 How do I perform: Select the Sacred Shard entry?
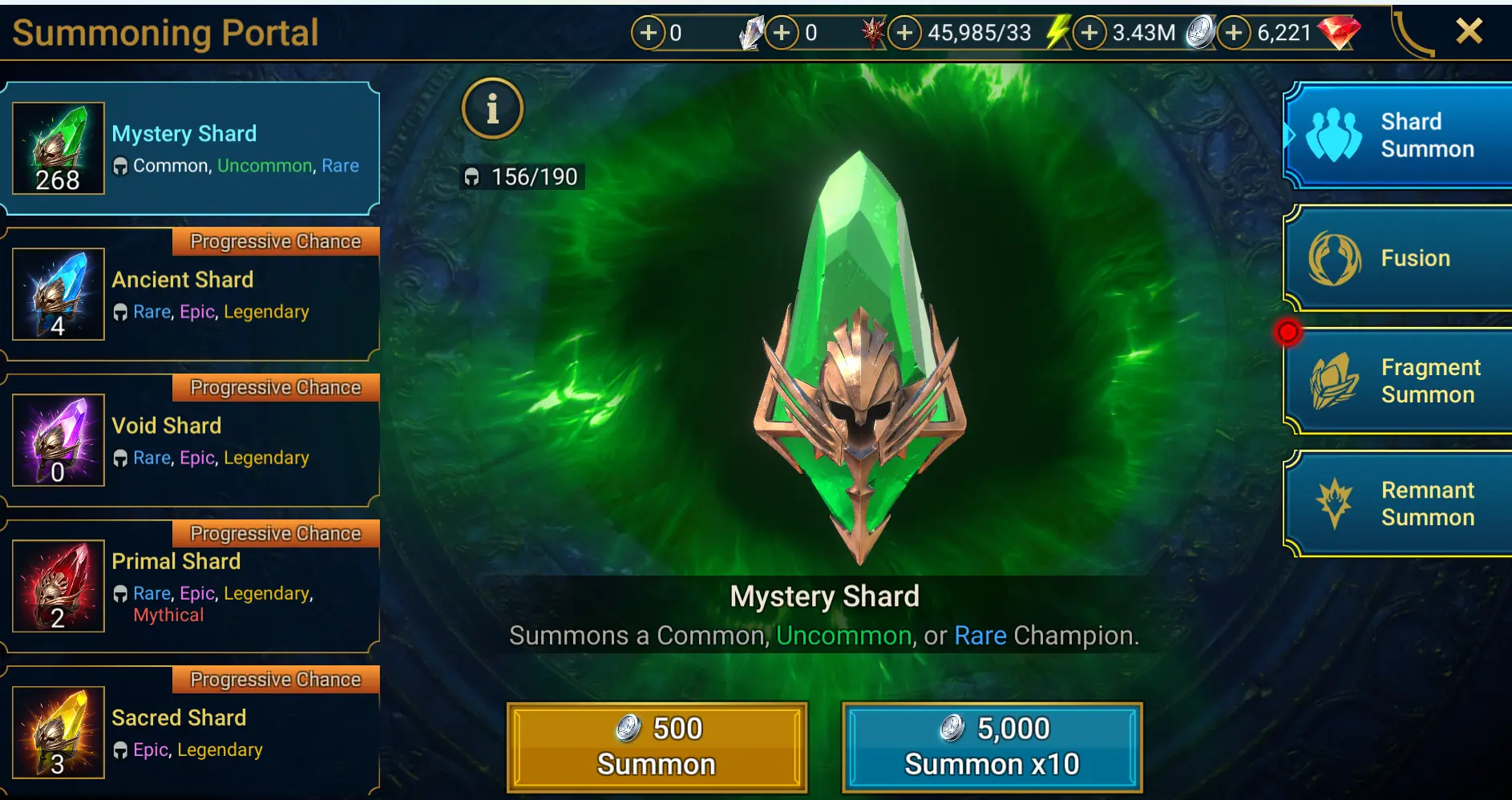pos(191,729)
